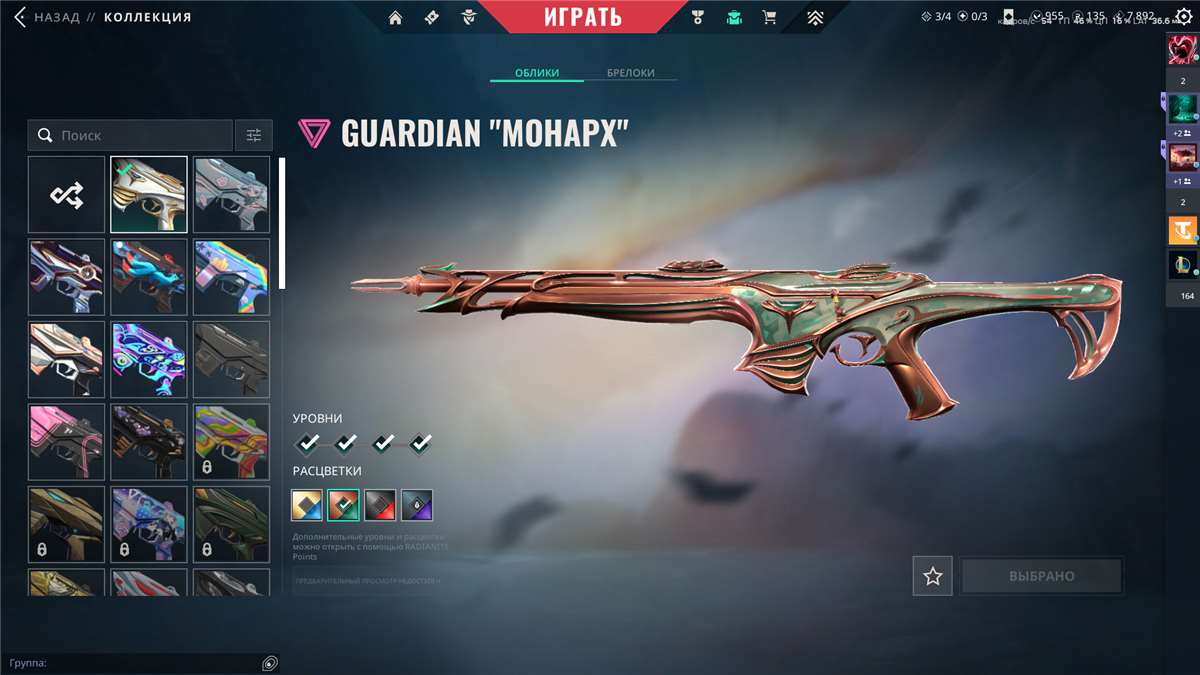The height and width of the screenshot is (675, 1200).
Task: Mark skin as favorite with star button
Action: click(x=932, y=576)
